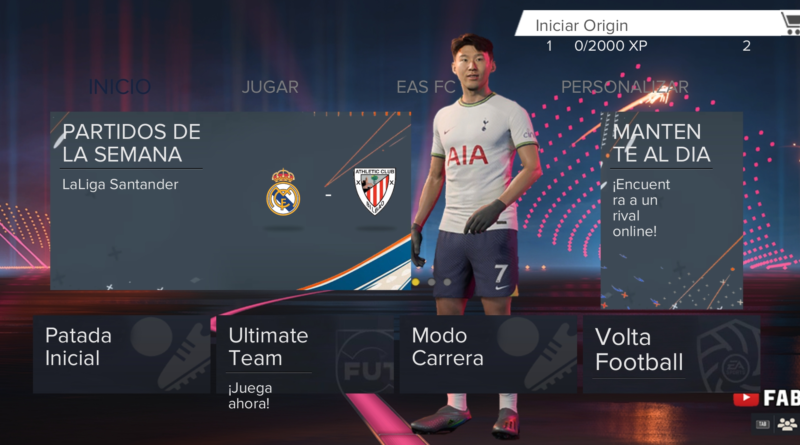Select the EAS FC tab
800x445 pixels.
[425, 87]
